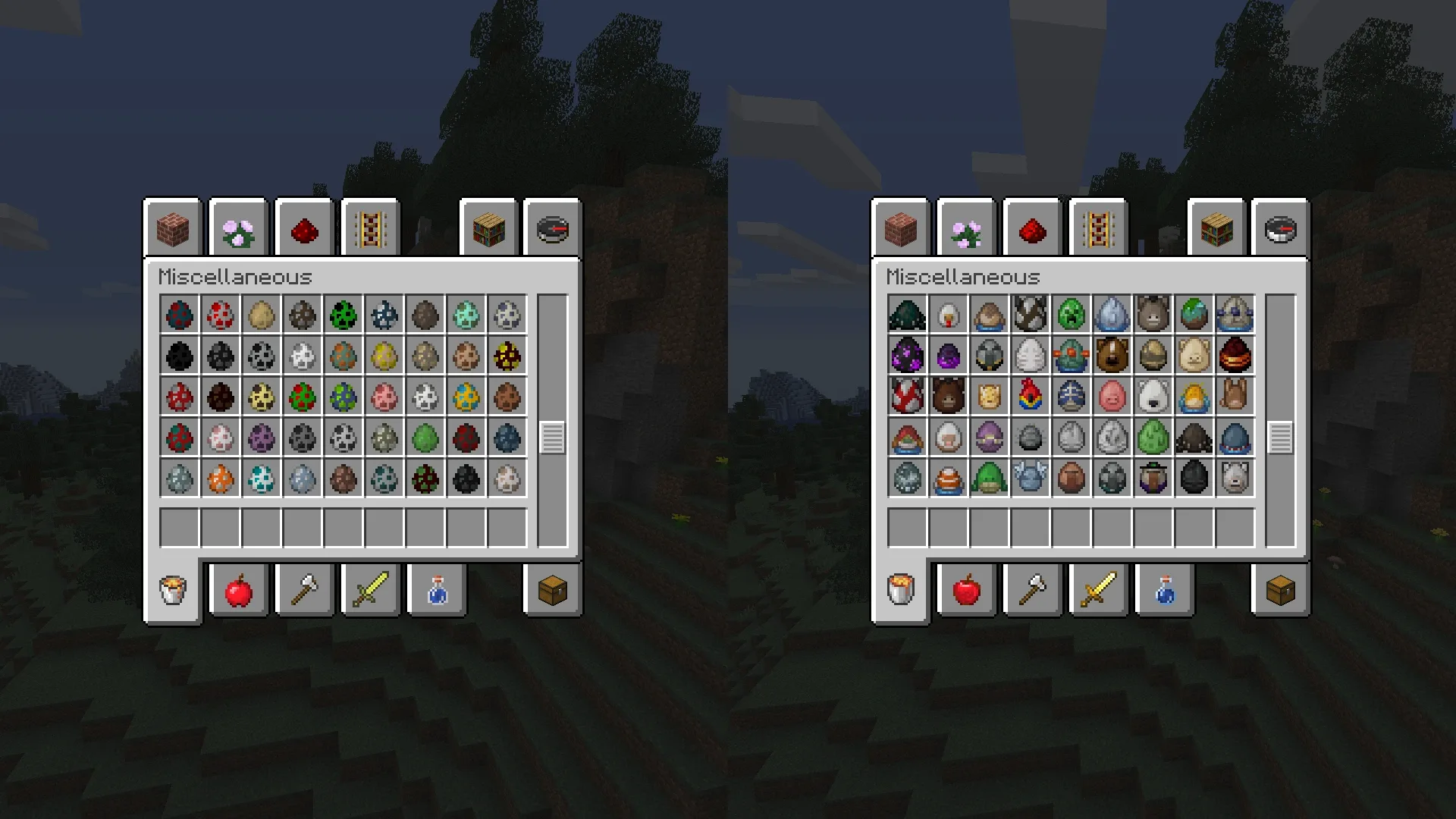
Task: Grab the winged vex spawn egg
Action: point(1030,478)
